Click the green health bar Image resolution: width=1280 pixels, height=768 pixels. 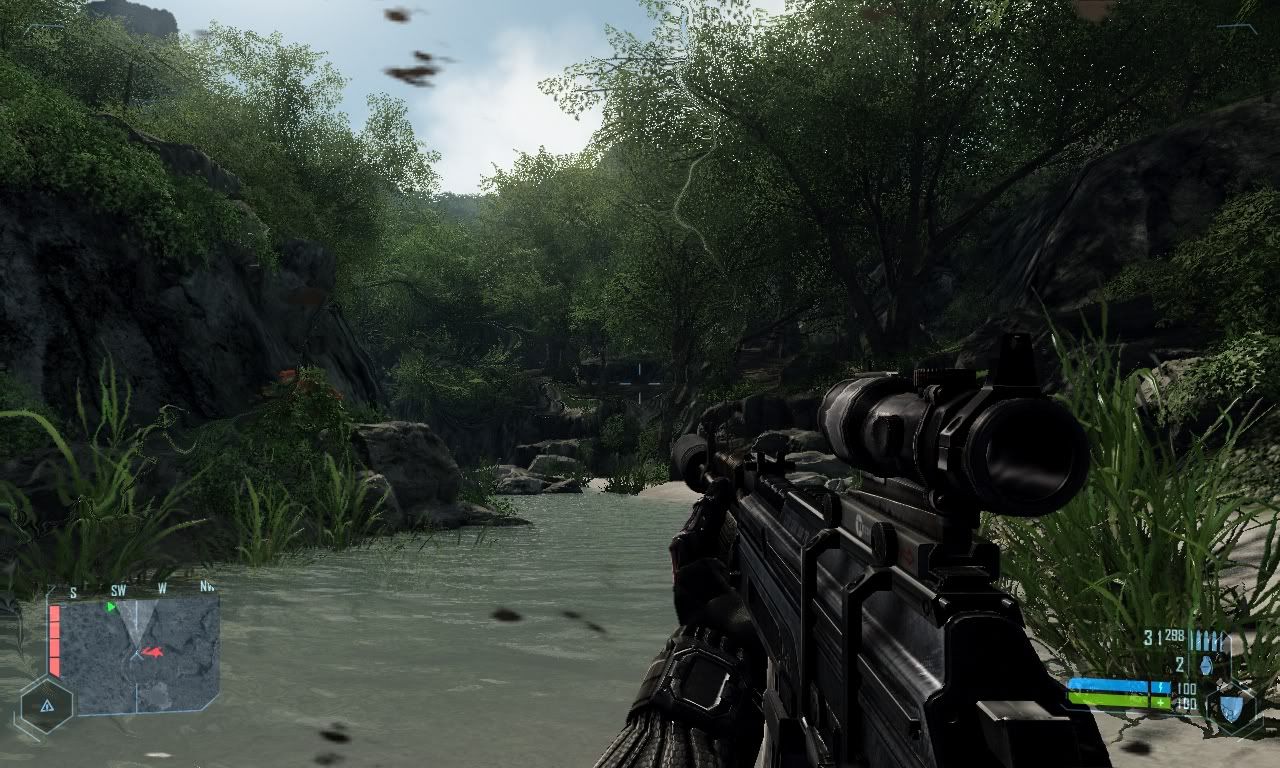pyautogui.click(x=1112, y=700)
